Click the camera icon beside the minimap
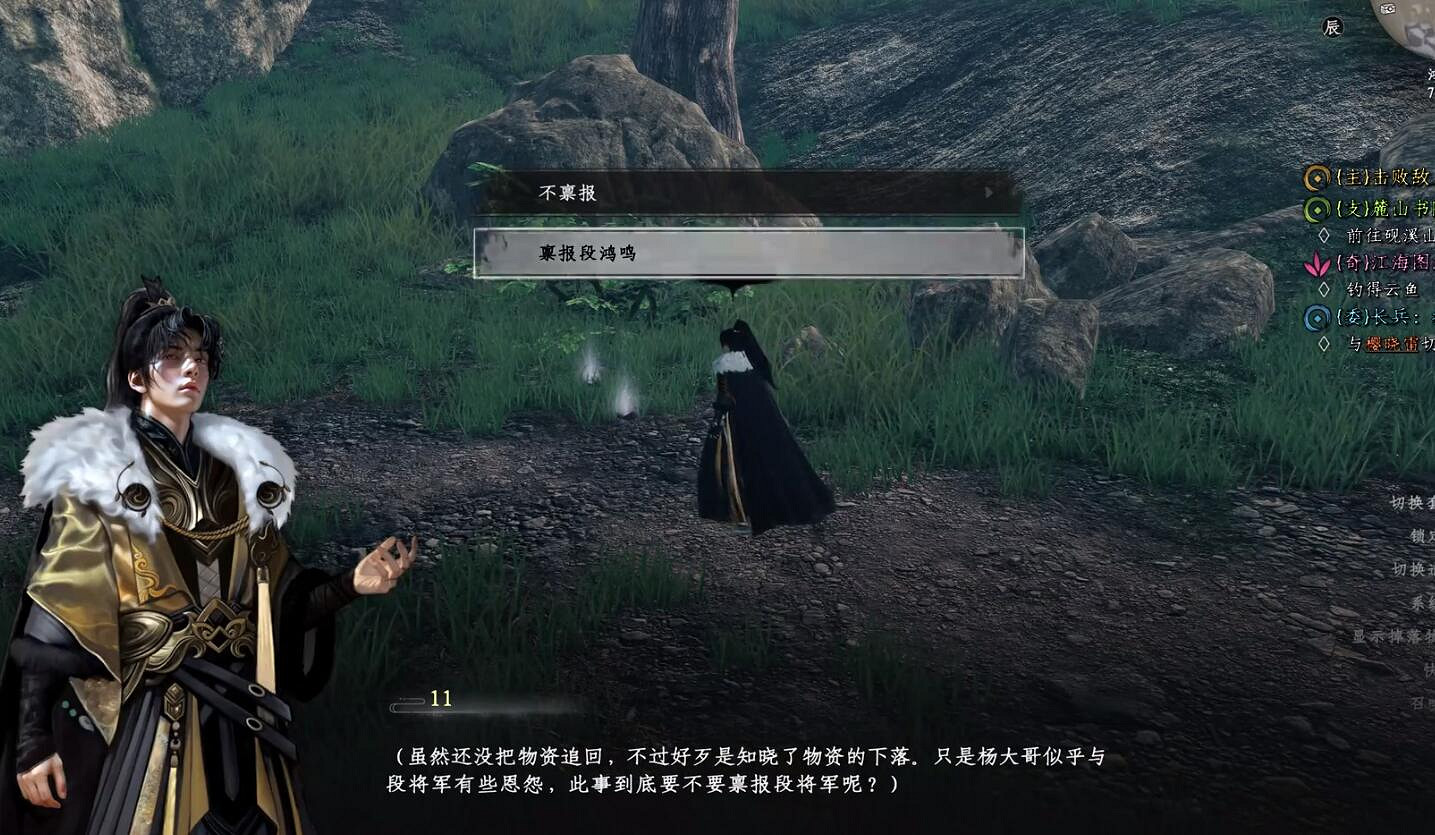The height and width of the screenshot is (835, 1435). tap(1388, 8)
